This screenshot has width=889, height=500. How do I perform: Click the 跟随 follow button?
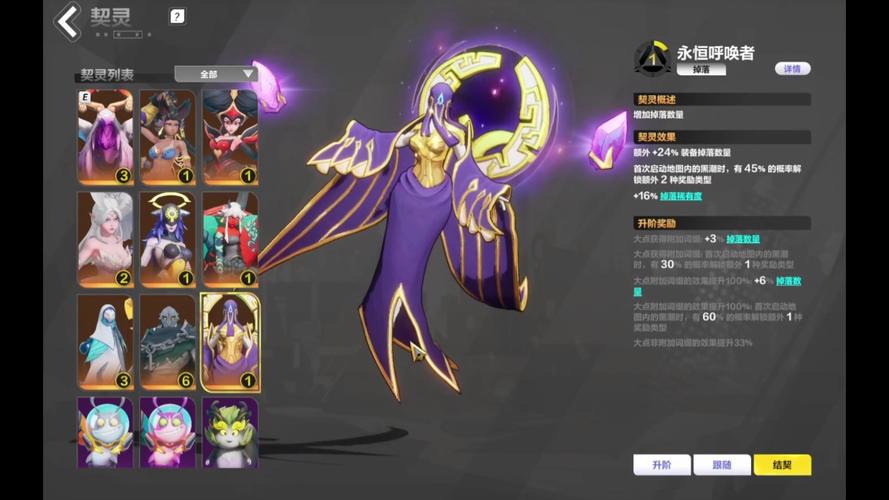722,465
